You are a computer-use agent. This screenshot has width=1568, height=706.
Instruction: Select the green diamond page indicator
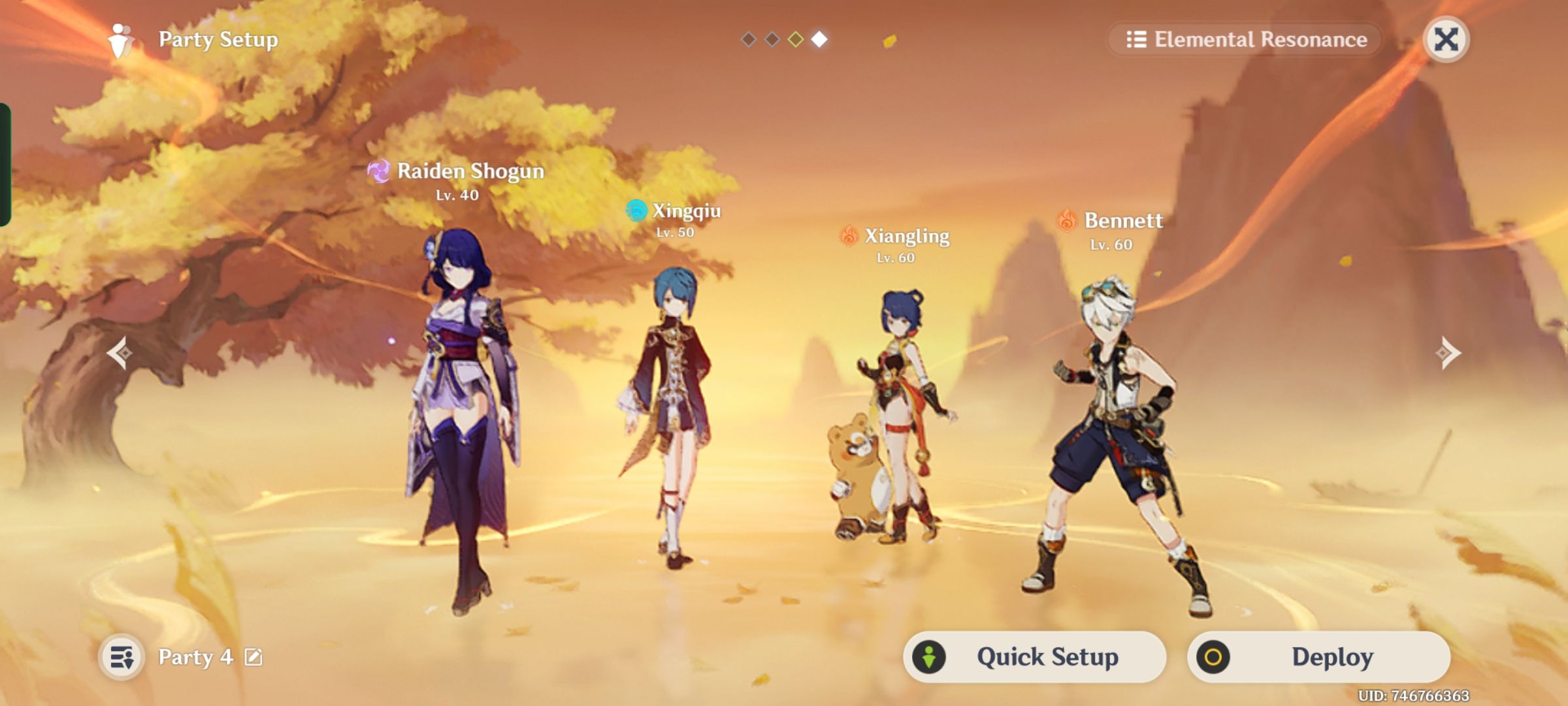click(797, 40)
